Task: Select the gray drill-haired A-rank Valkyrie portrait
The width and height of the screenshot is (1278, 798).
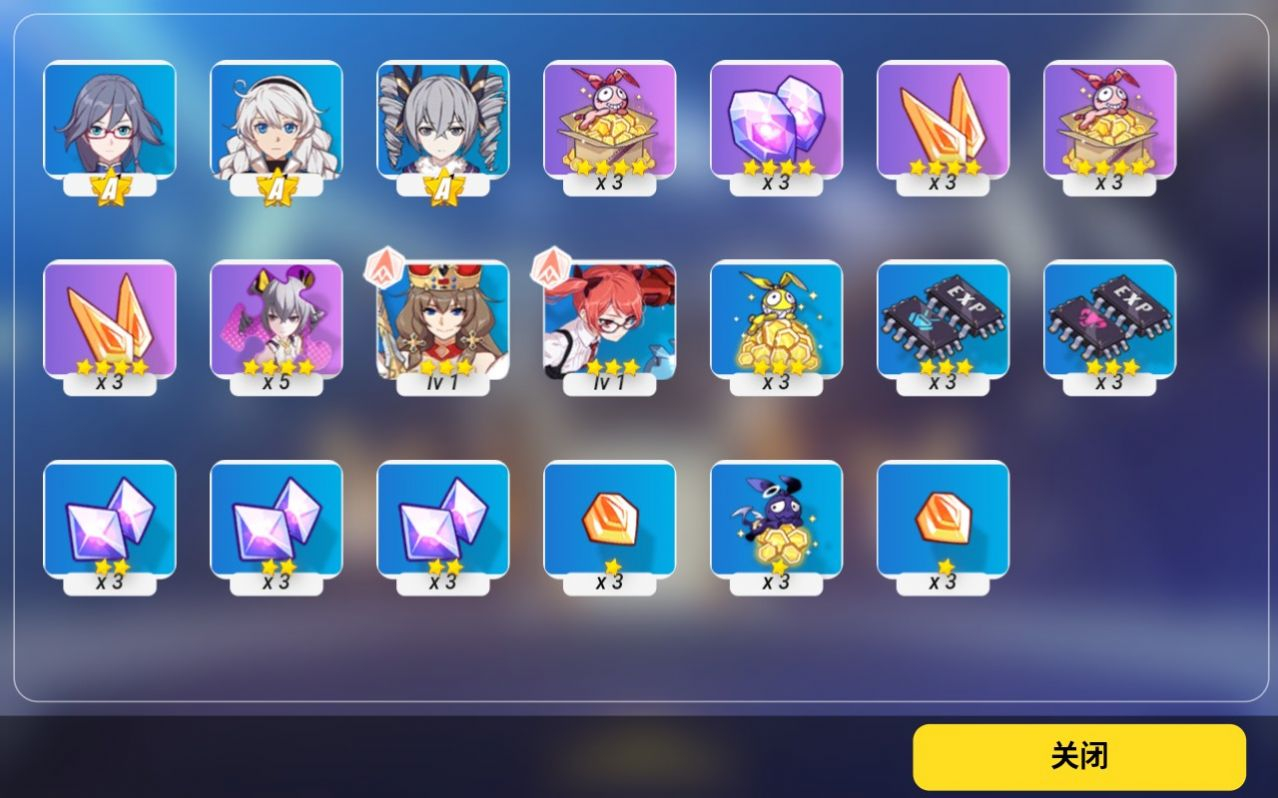Action: (x=443, y=120)
